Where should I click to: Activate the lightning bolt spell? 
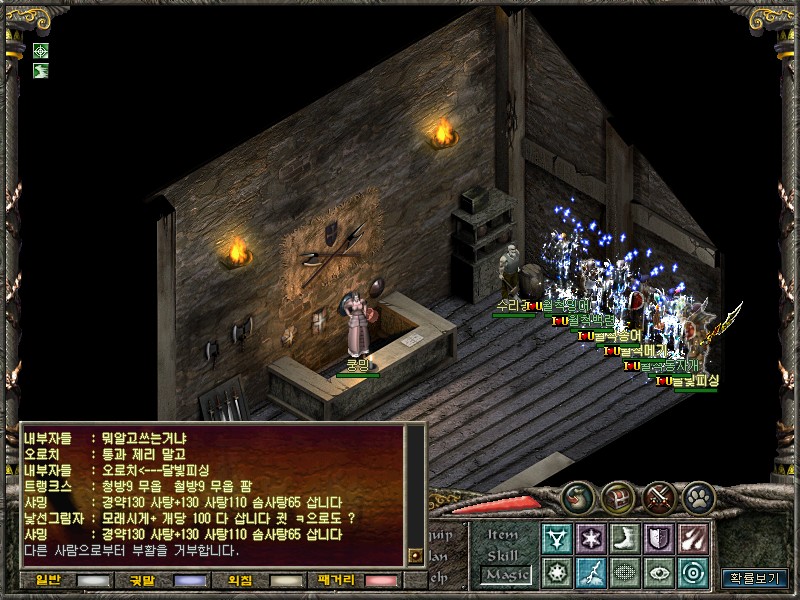[x=590, y=572]
